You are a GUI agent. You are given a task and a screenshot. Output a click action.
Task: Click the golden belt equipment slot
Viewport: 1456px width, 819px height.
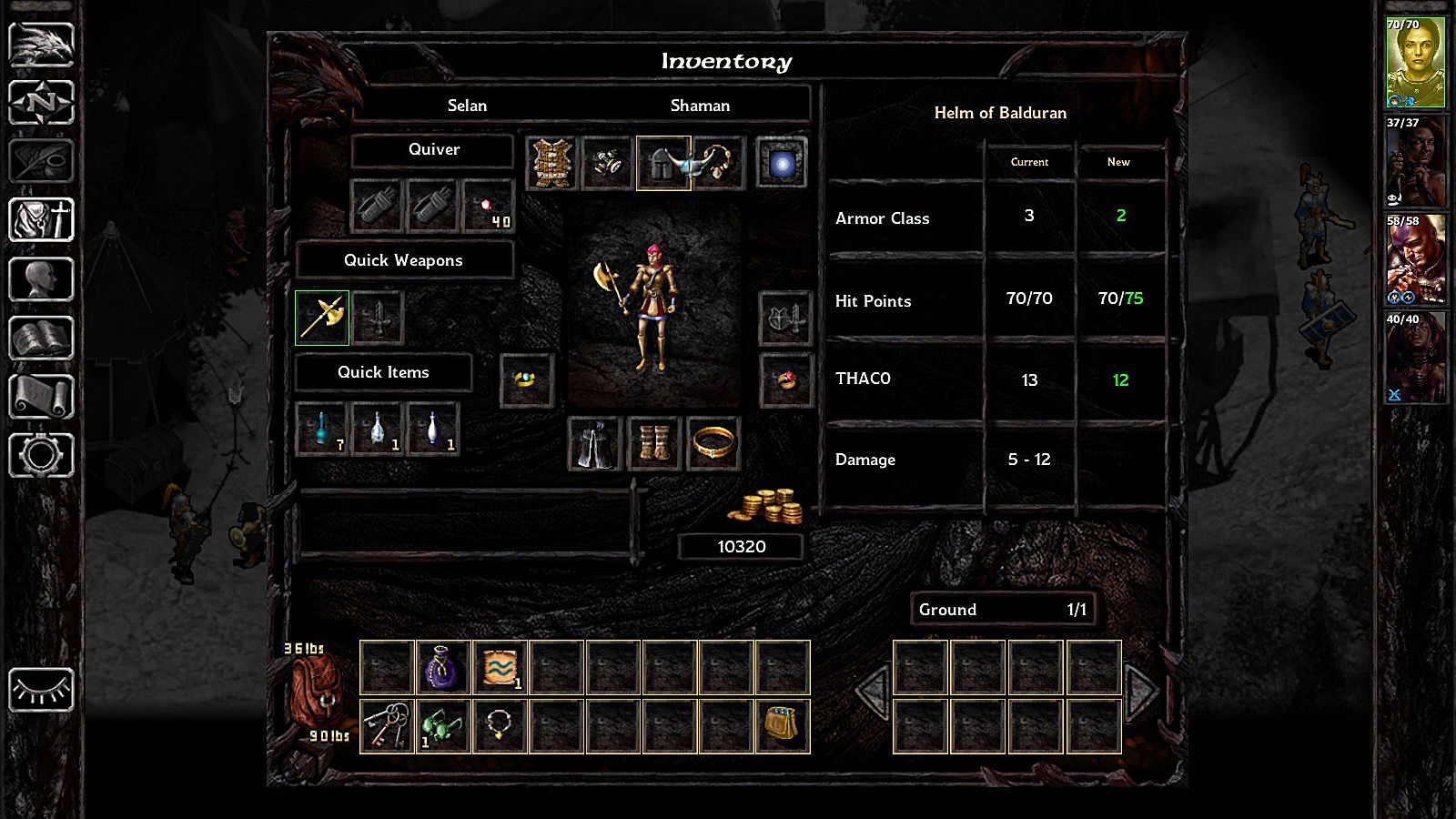tap(713, 444)
